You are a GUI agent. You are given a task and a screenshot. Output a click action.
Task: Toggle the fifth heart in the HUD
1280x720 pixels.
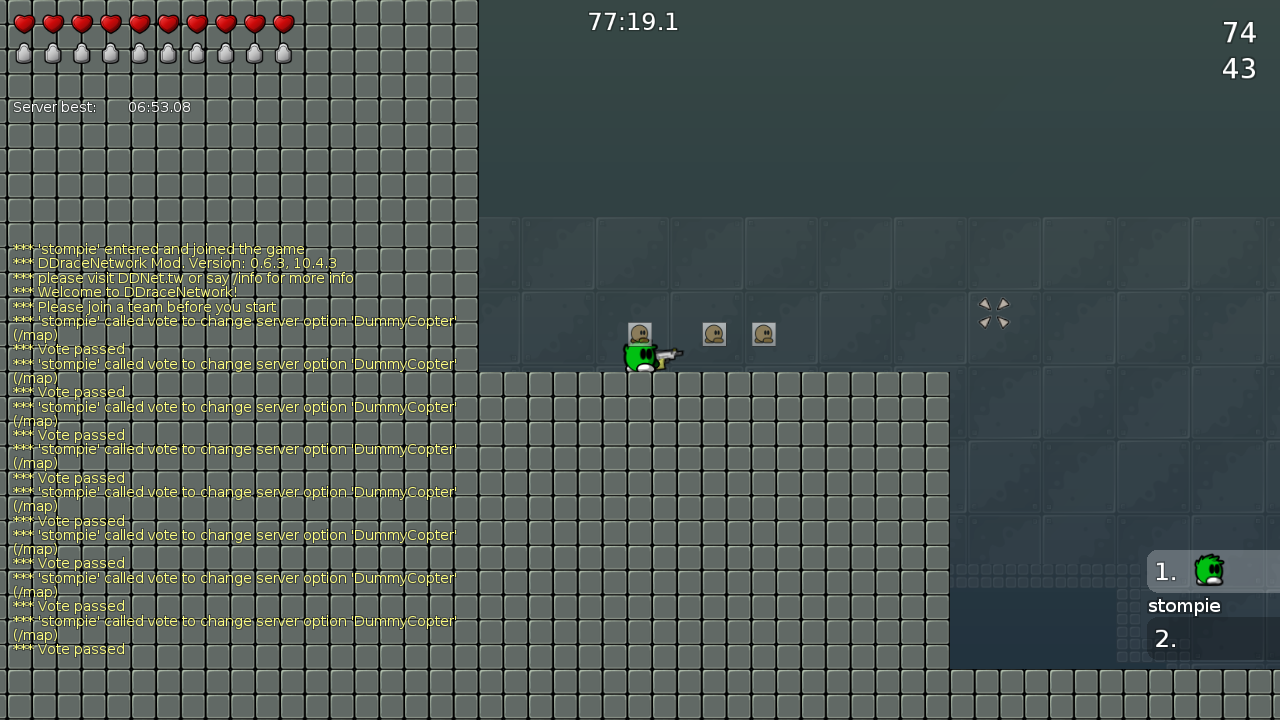pyautogui.click(x=138, y=24)
